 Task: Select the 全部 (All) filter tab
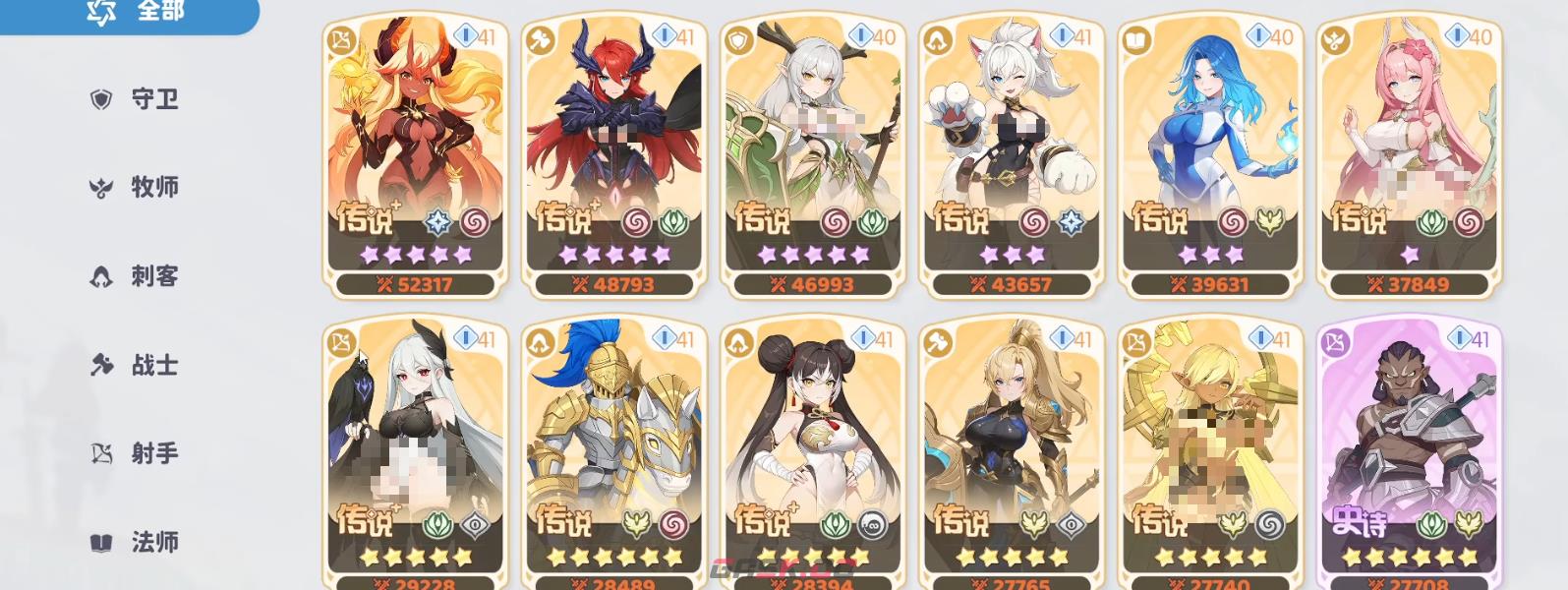[x=138, y=12]
